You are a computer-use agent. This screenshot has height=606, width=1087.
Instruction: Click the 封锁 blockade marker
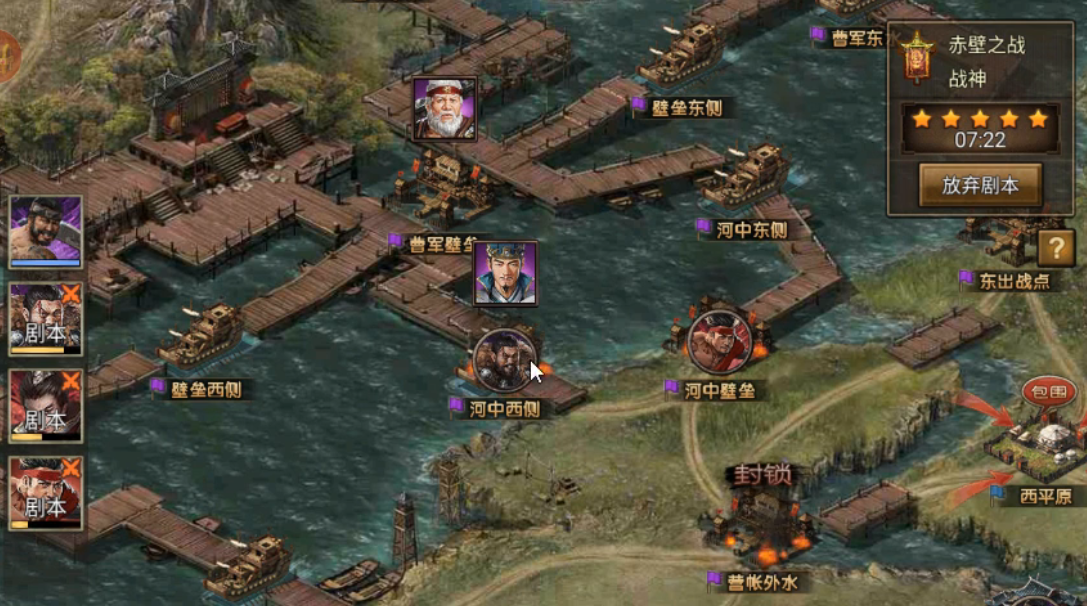point(764,474)
